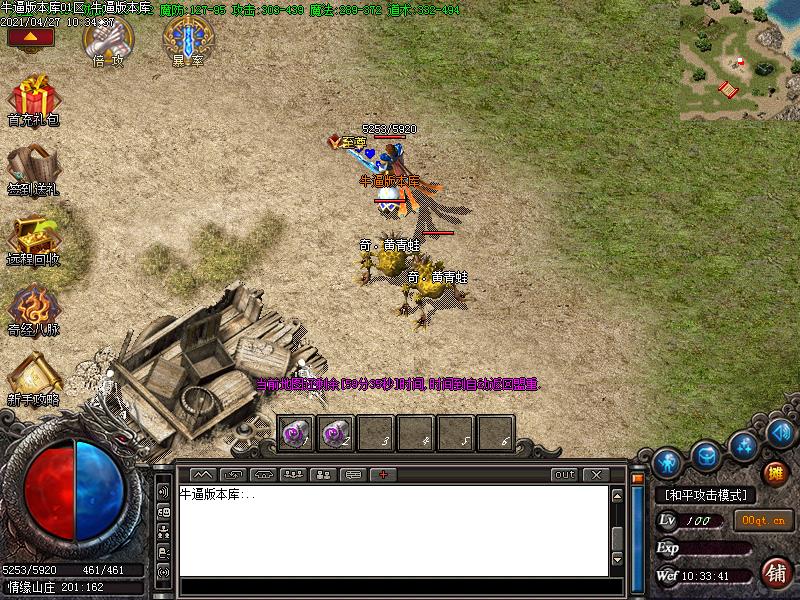Open the character figure menu button

click(667, 463)
